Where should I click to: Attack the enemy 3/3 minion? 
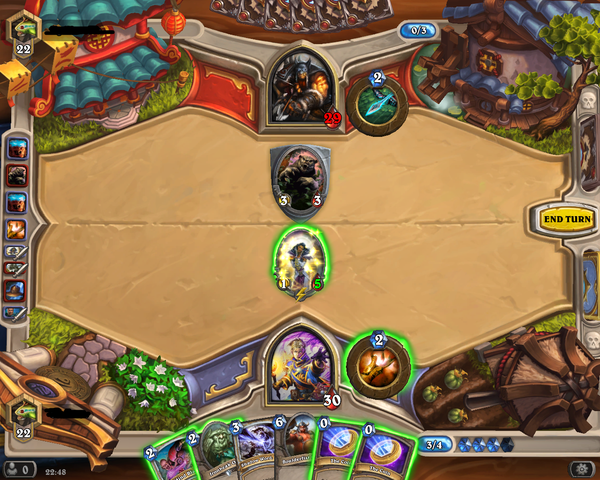296,180
